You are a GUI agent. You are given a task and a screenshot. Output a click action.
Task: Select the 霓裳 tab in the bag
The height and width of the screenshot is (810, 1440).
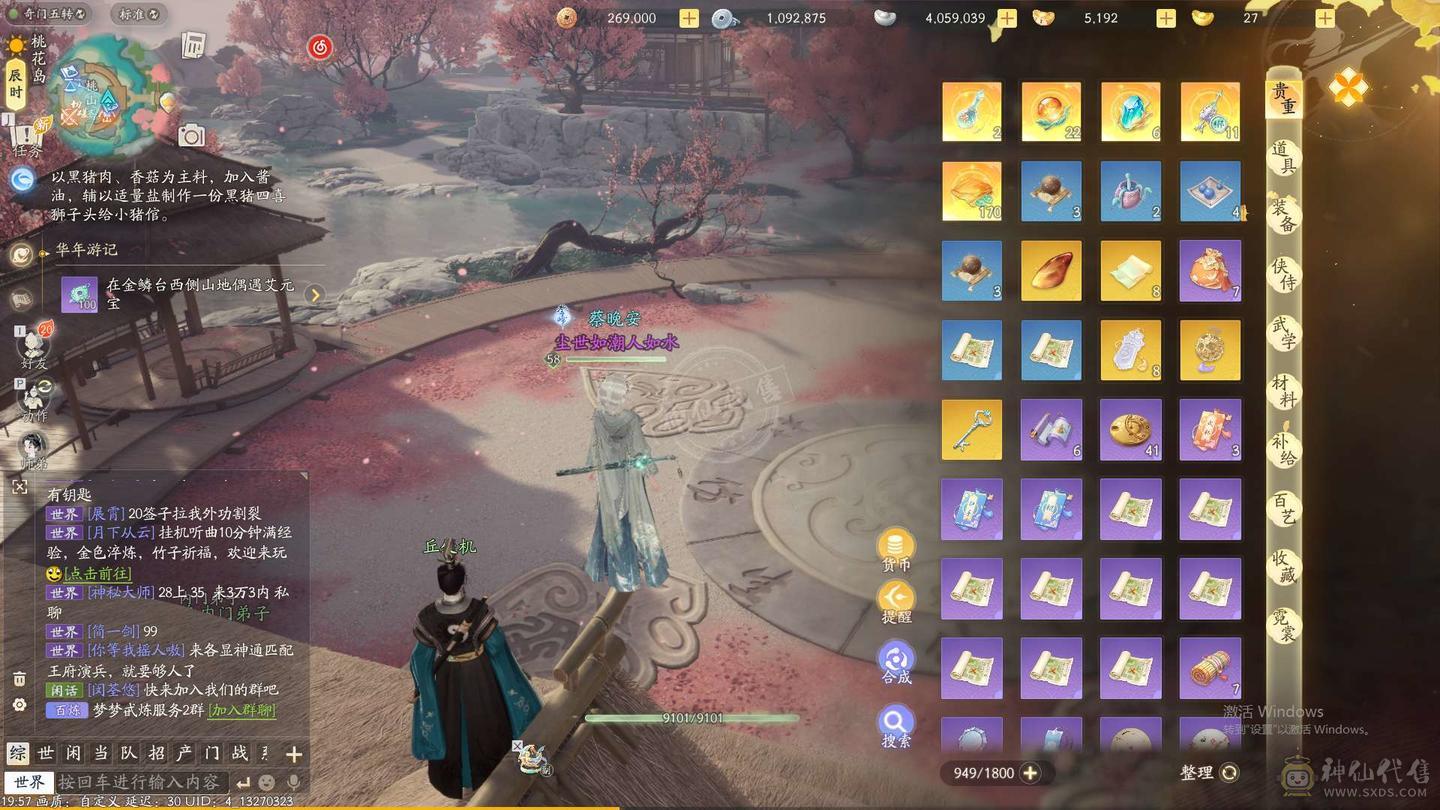pos(1284,625)
